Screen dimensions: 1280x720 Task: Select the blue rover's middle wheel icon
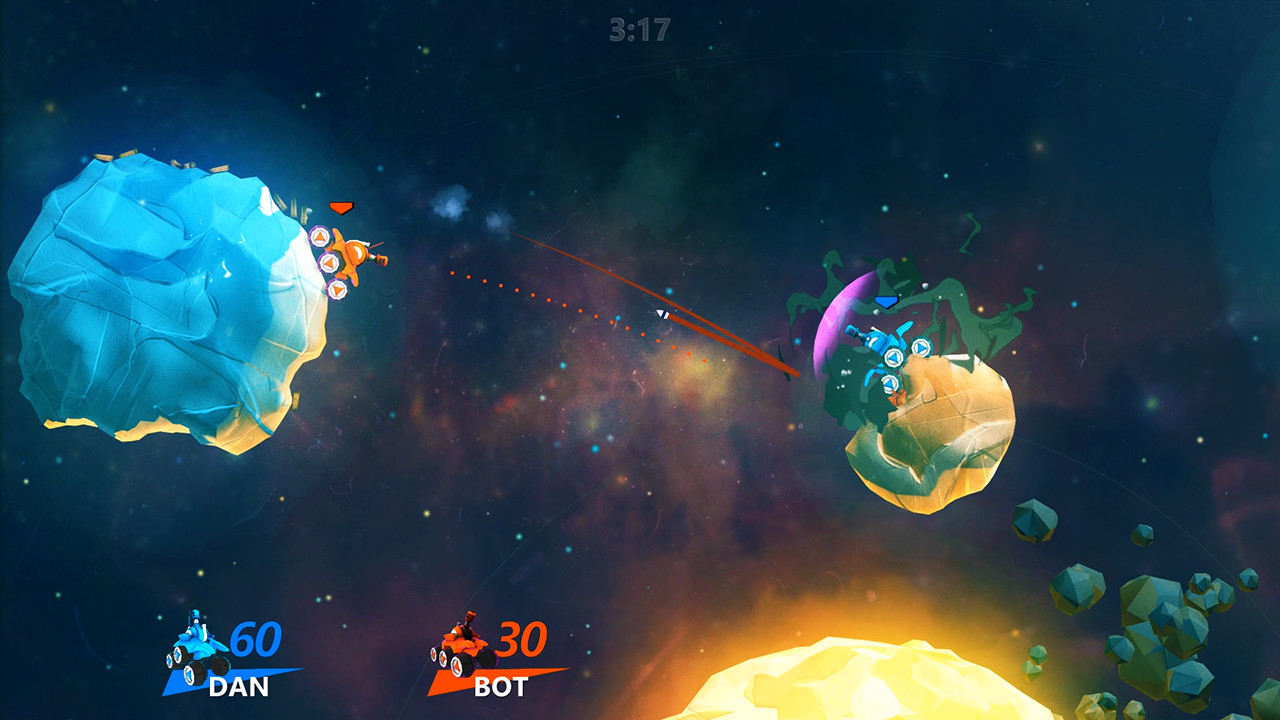(894, 357)
